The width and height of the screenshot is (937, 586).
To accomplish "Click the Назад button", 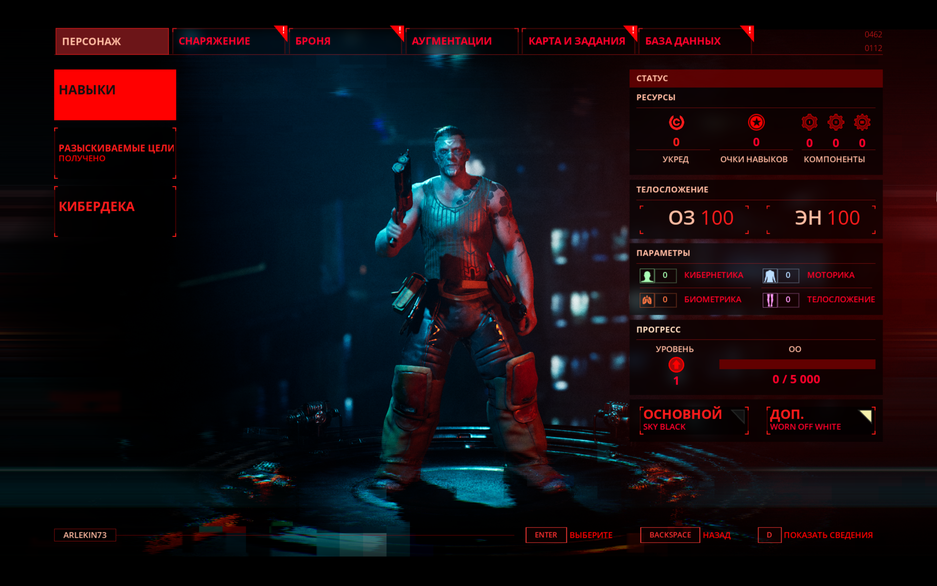I will pyautogui.click(x=687, y=535).
